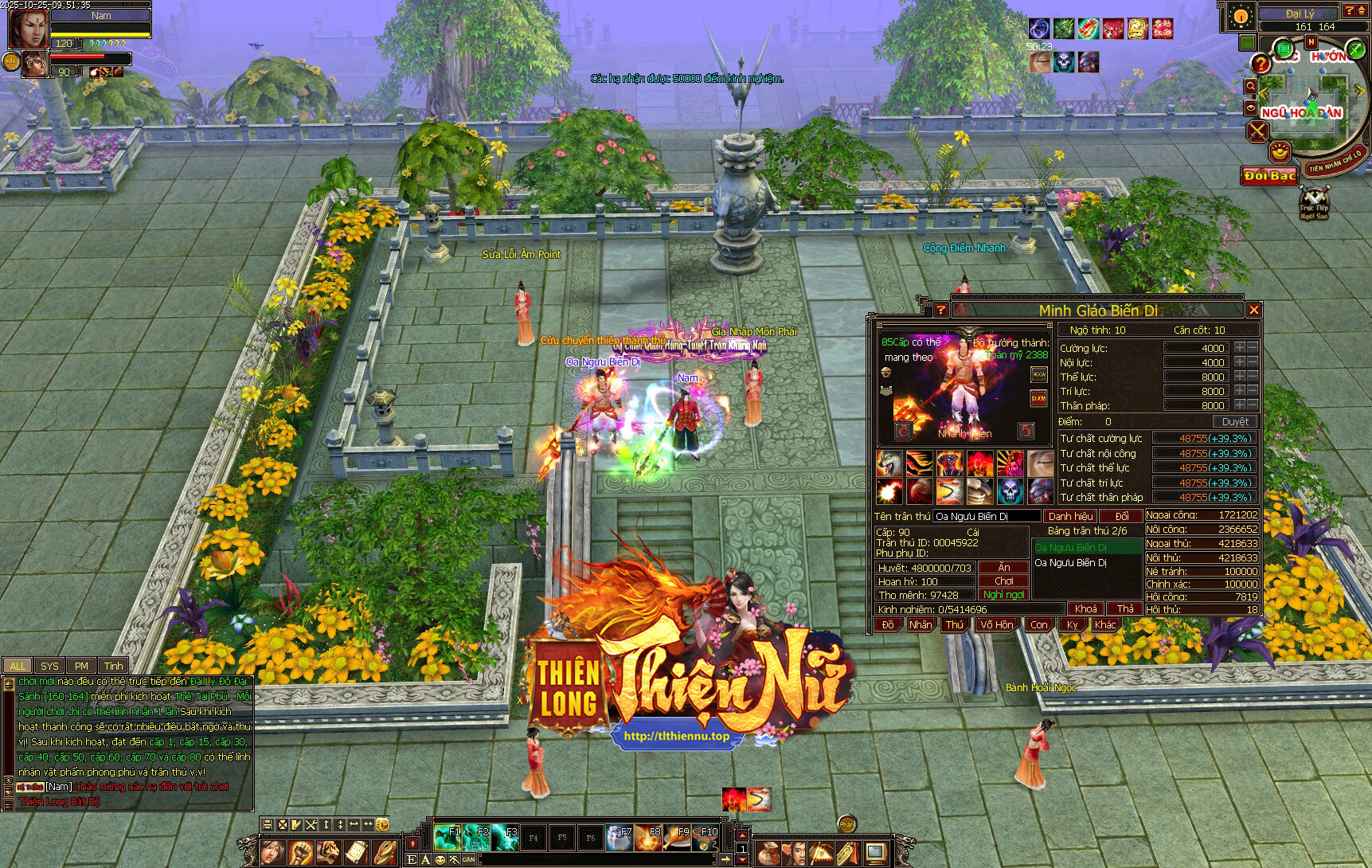The image size is (1372, 868).
Task: Click the Trực Tiếp Ngôi Sao icon
Action: [1314, 203]
